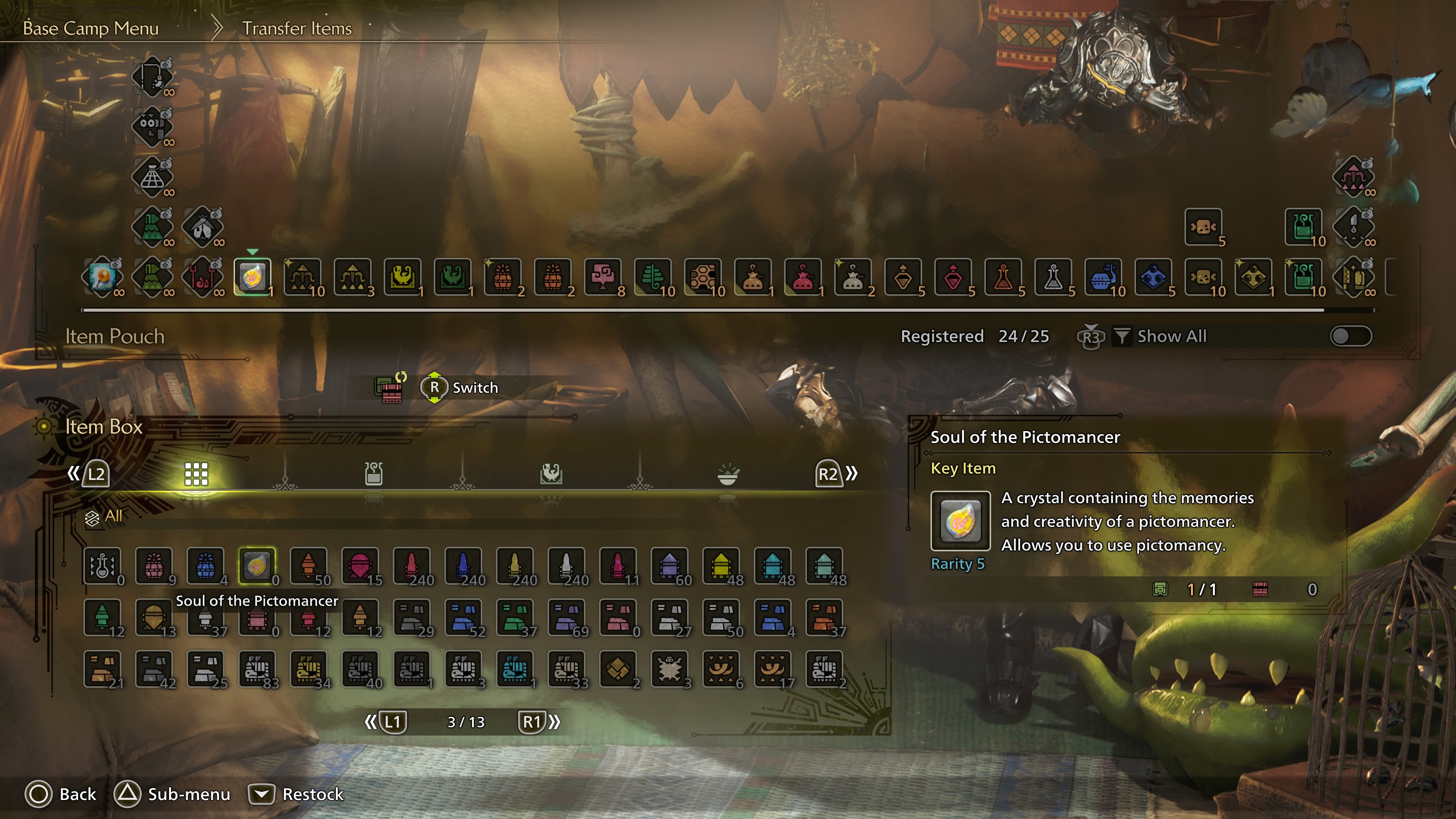Choose the white pelt item in the box
This screenshot has height=819, width=1456.
(x=670, y=668)
